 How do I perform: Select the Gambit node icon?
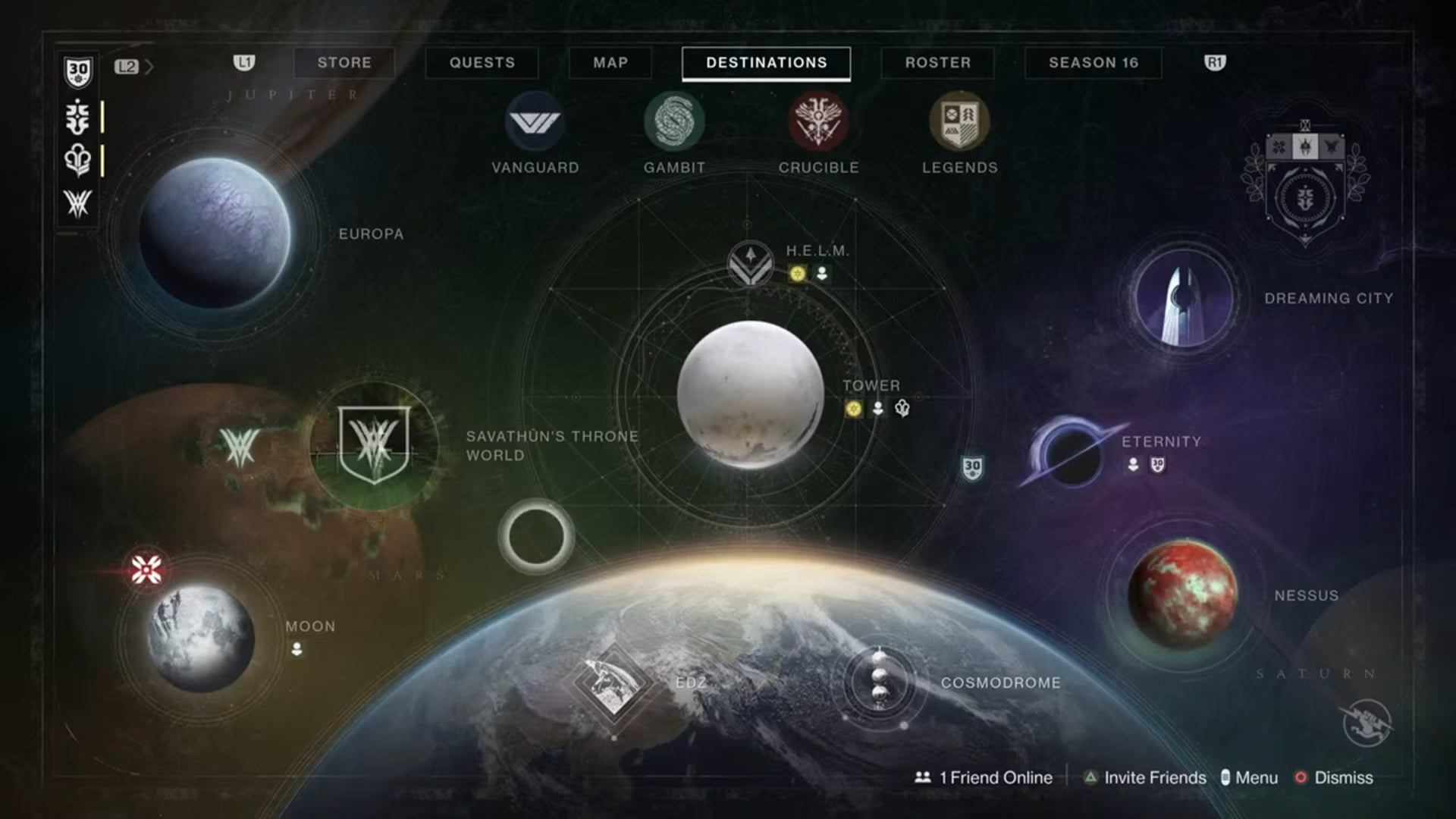[x=673, y=121]
